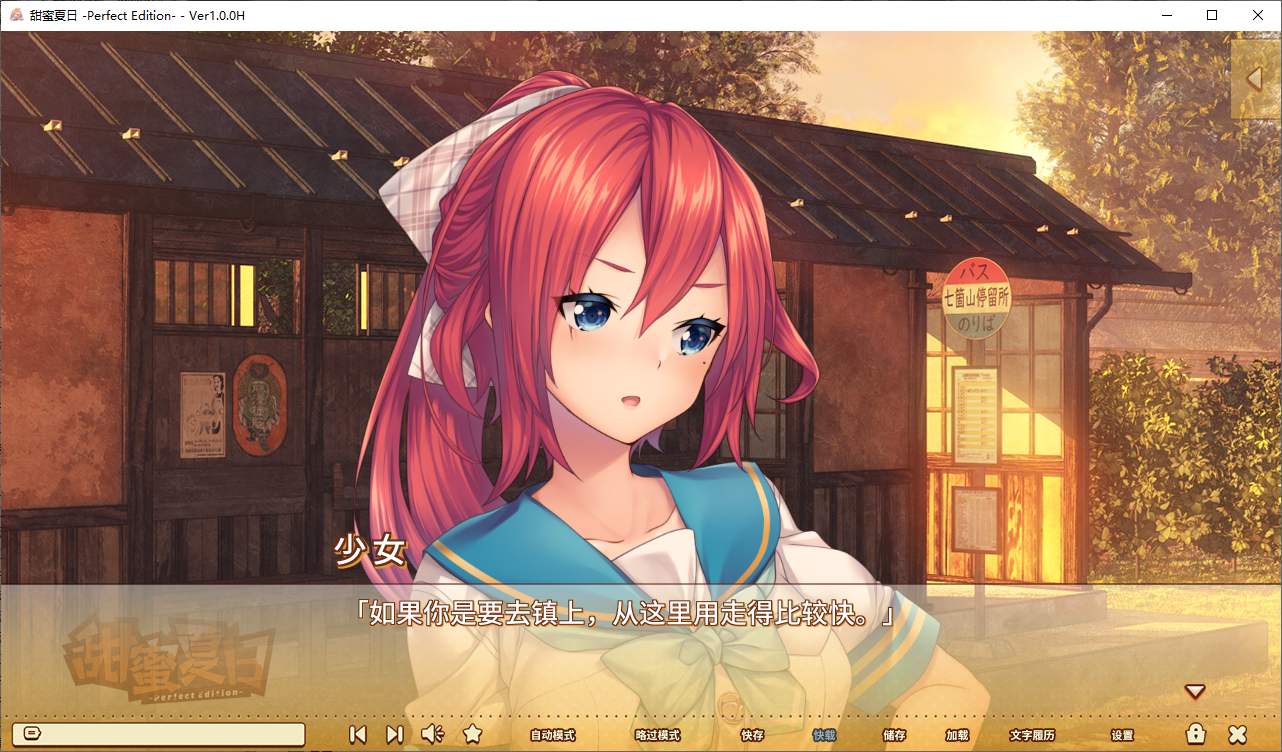Open the save menu (储存)

(894, 735)
